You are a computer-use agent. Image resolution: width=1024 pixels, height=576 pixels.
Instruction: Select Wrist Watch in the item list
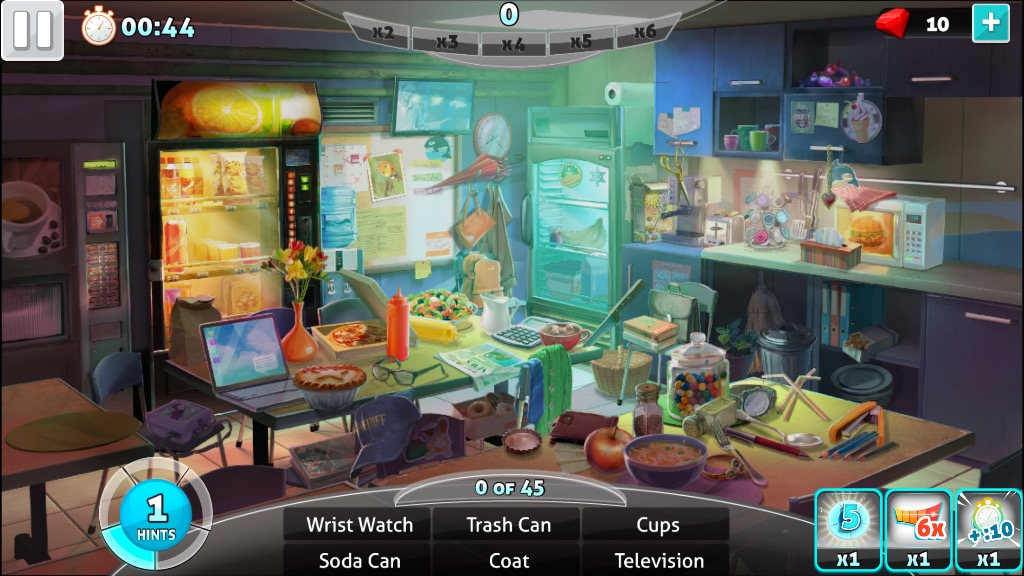coord(358,525)
